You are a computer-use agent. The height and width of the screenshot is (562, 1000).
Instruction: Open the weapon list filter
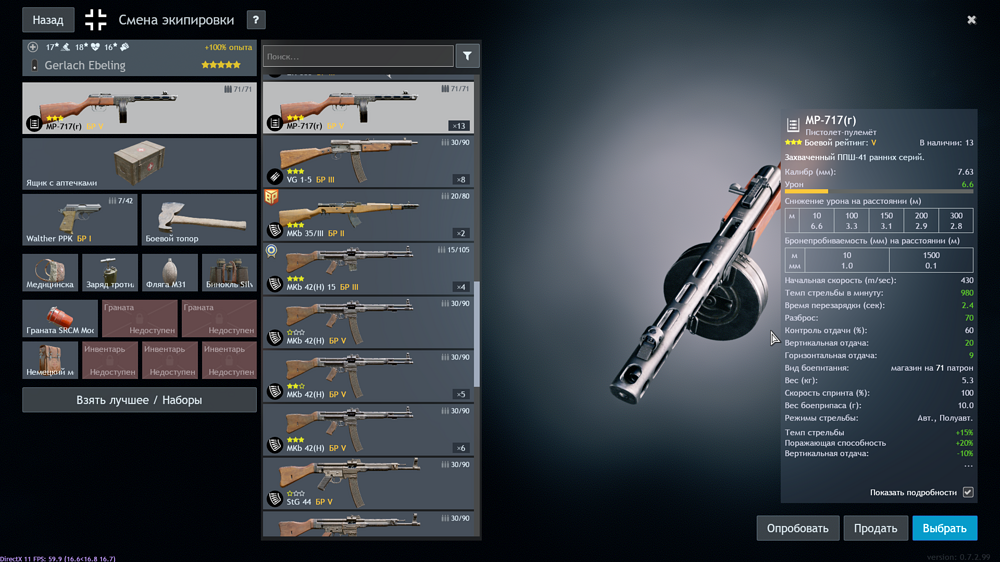[467, 57]
